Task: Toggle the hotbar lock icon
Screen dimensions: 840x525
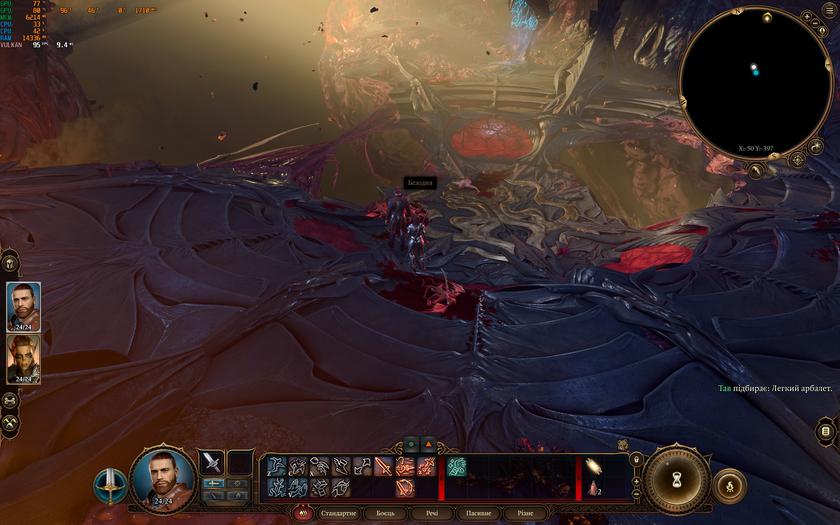Action: point(636,460)
